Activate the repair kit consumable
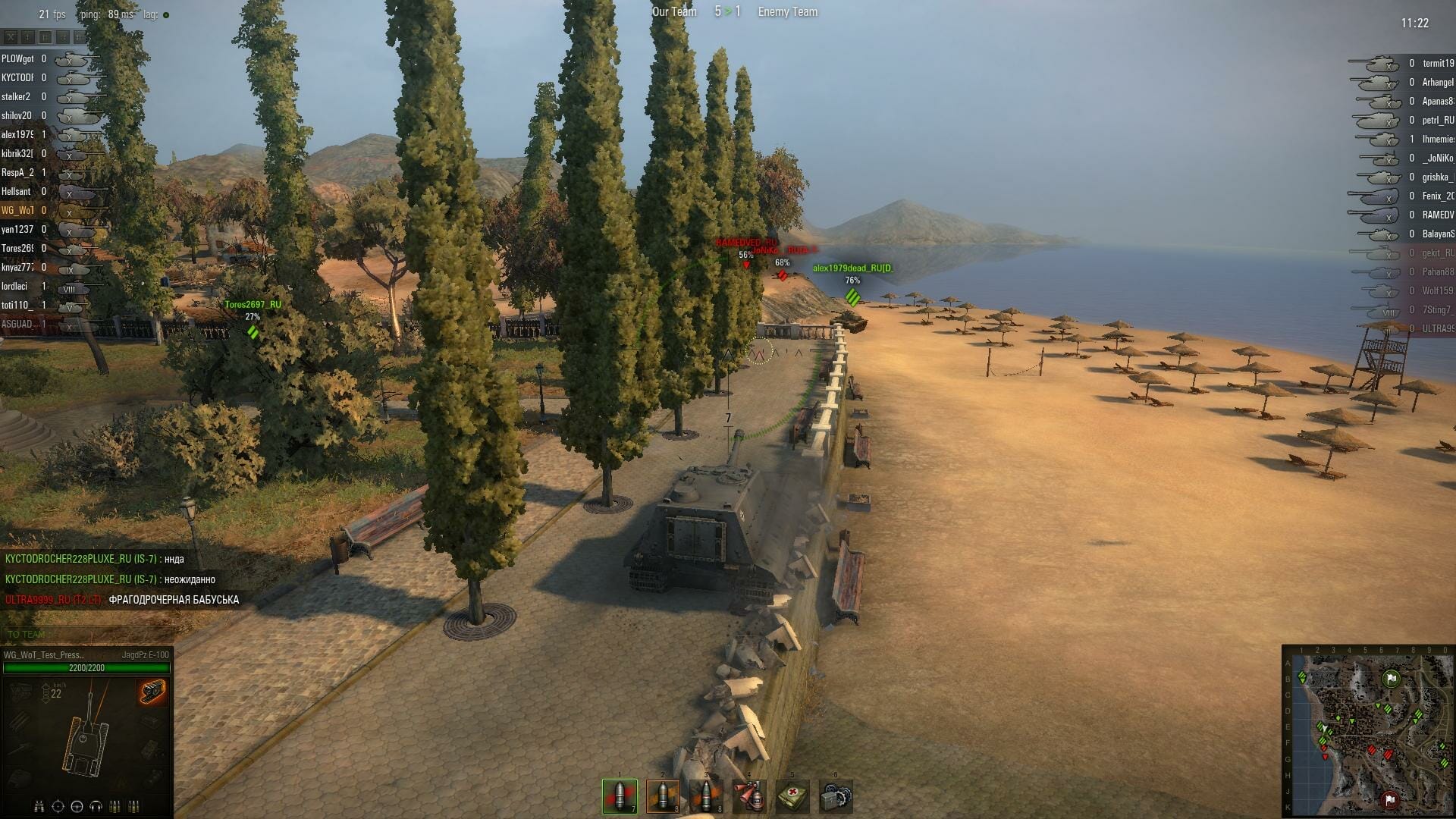 click(836, 796)
